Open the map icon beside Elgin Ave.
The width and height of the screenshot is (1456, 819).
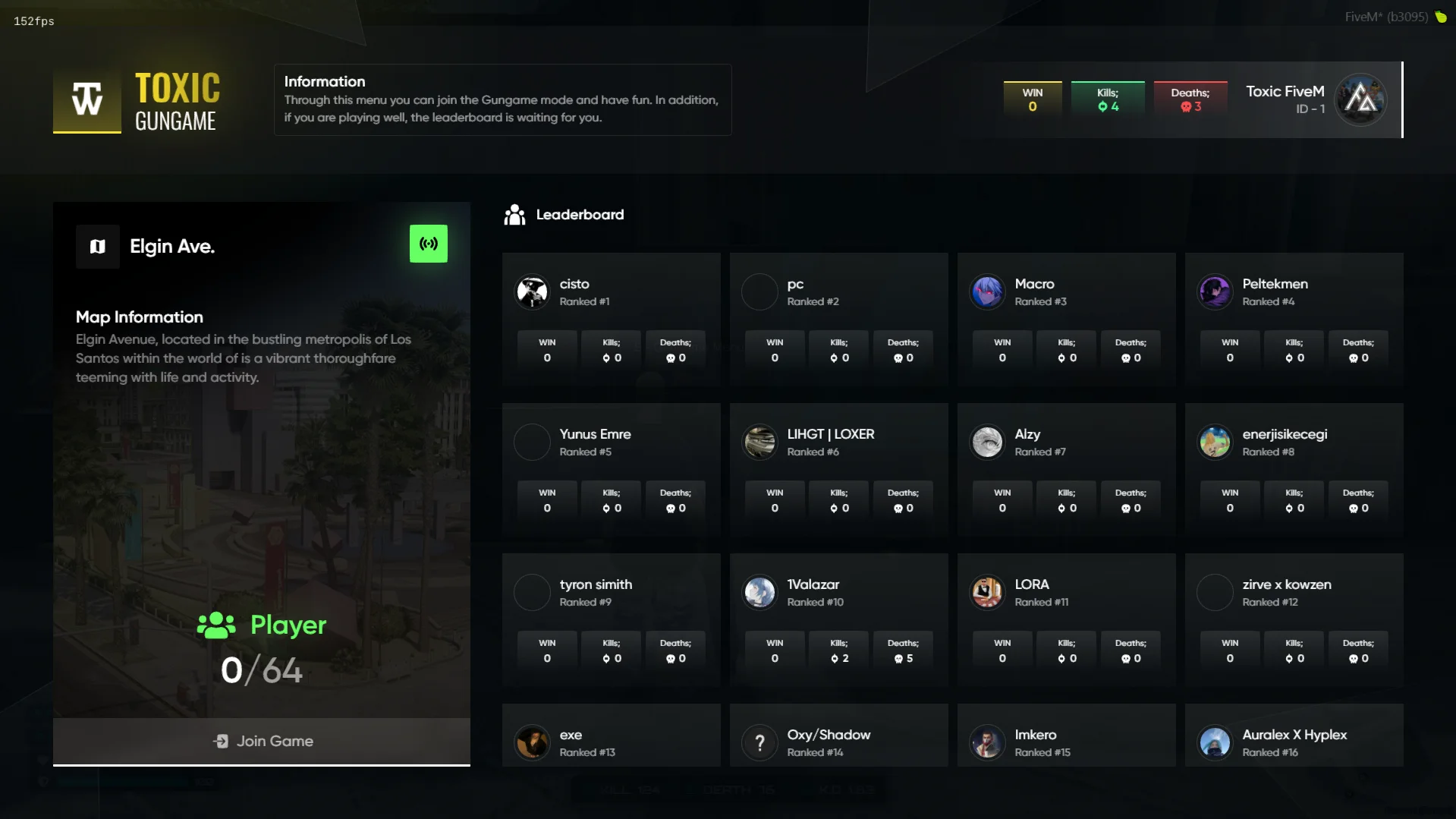pyautogui.click(x=98, y=246)
